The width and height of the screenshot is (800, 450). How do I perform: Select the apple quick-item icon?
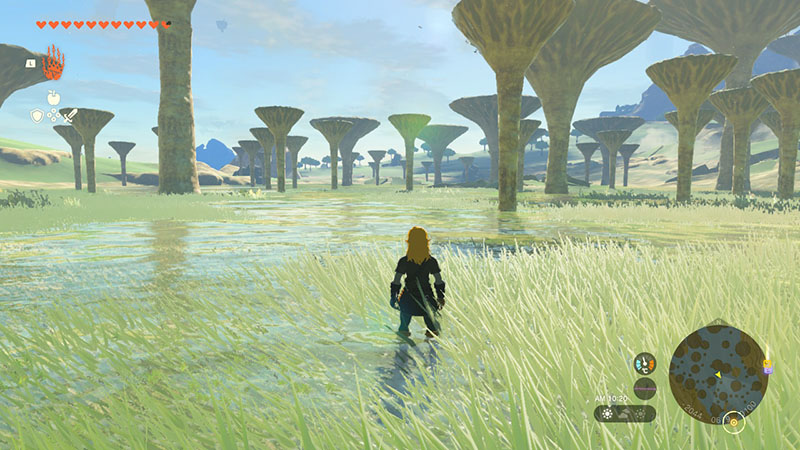click(x=52, y=98)
